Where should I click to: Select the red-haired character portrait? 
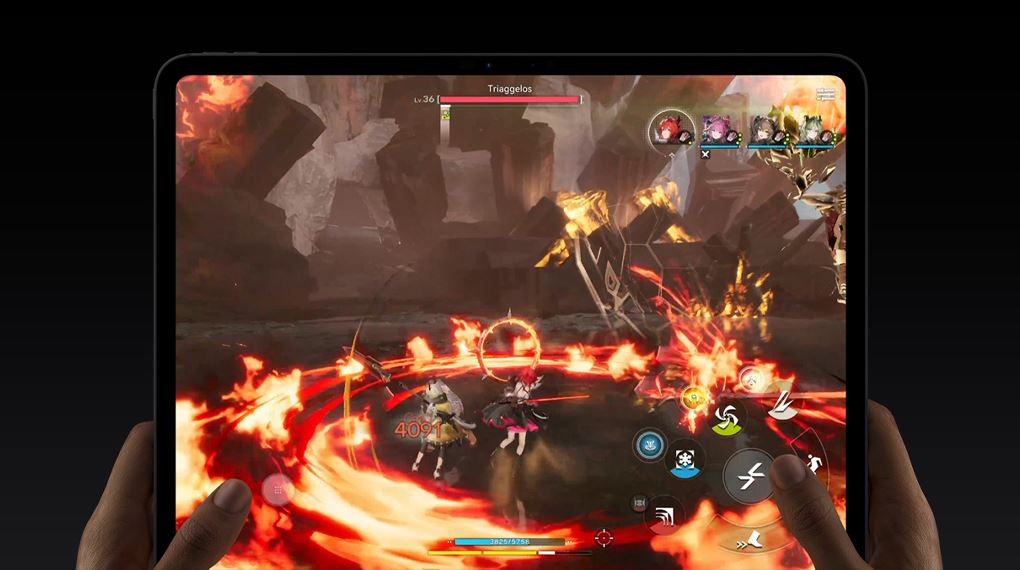pos(666,131)
